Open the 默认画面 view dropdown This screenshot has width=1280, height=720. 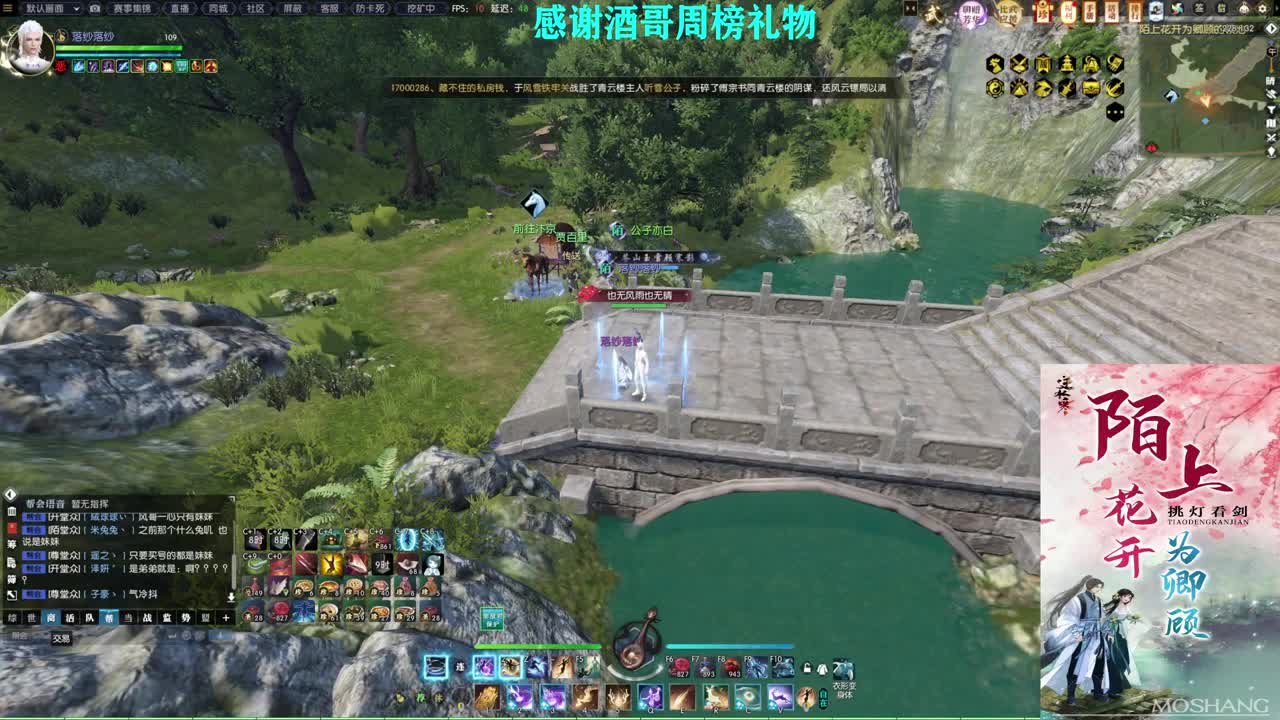click(x=55, y=9)
